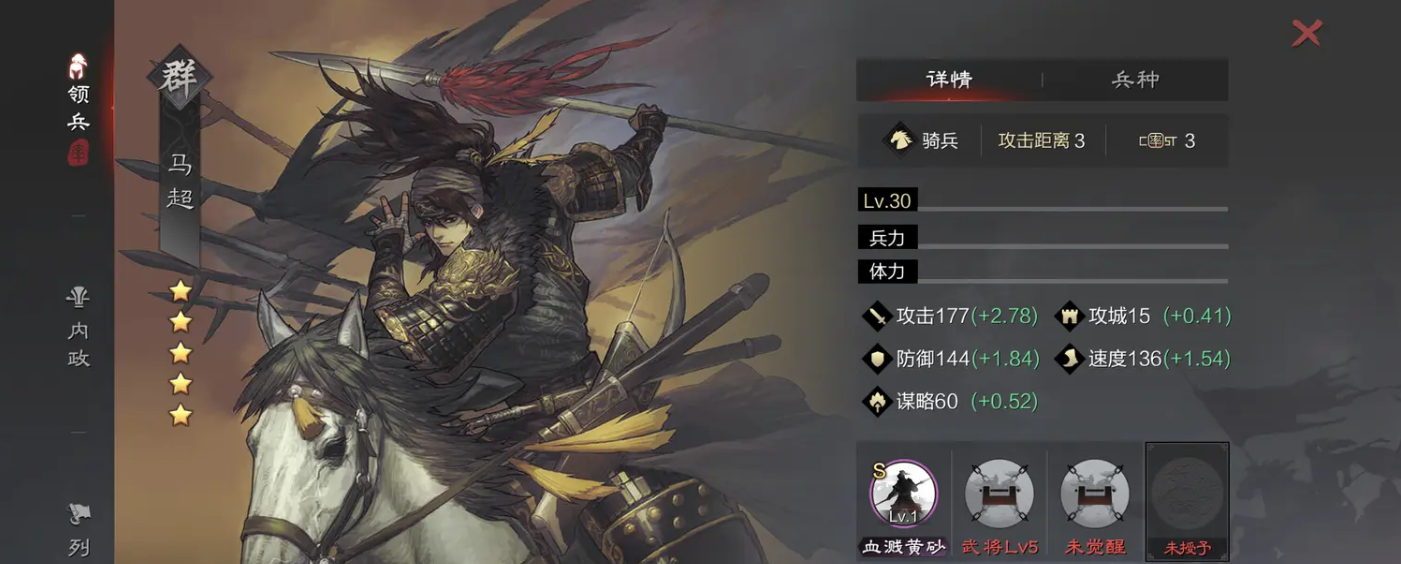
Task: Switch to the 详情 tab
Action: (x=948, y=80)
